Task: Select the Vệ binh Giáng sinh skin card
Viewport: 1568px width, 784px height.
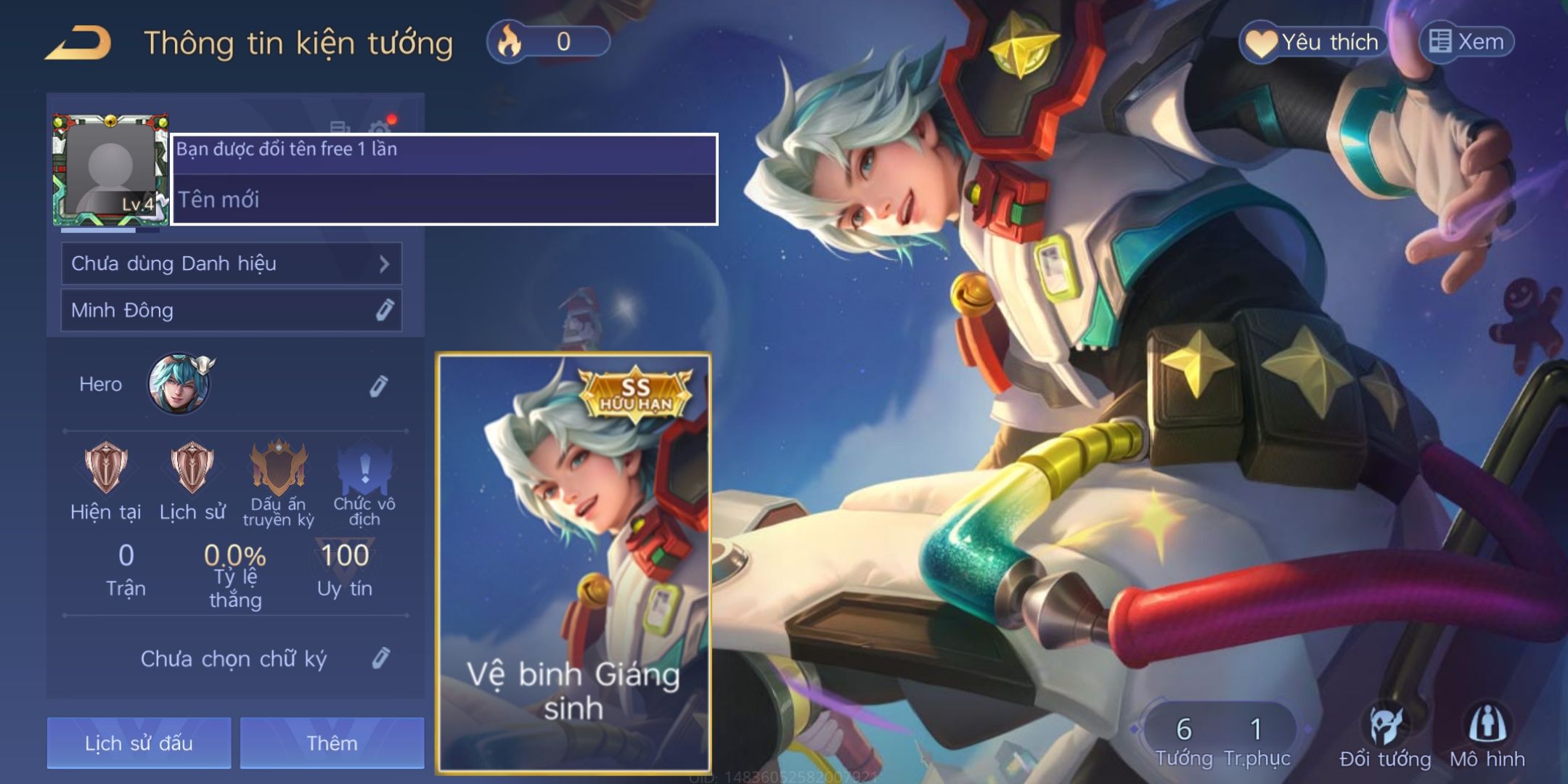Action: coord(573,563)
